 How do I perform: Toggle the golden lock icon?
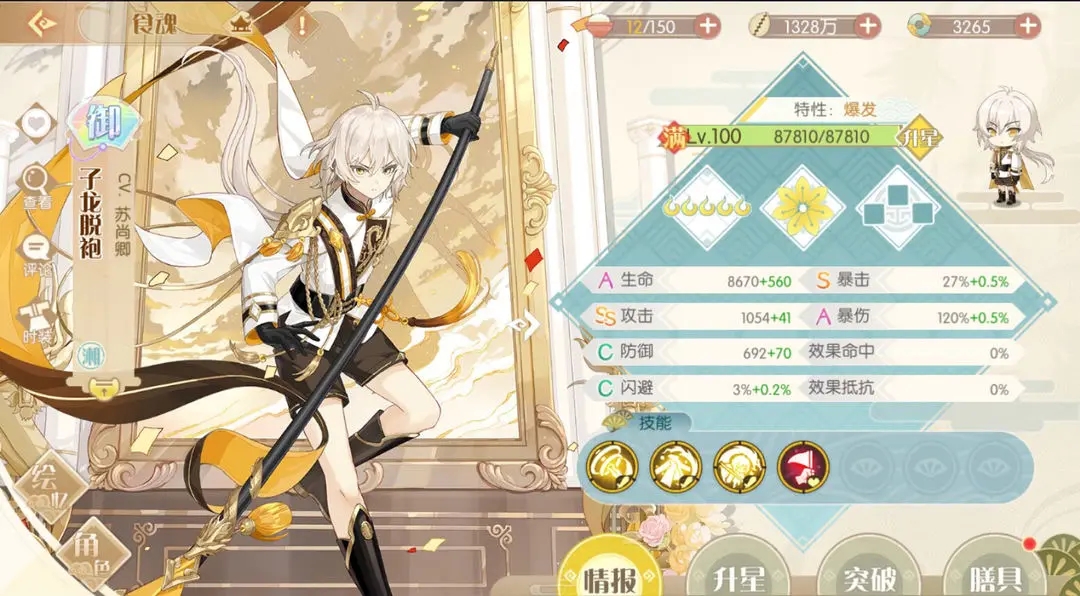[x=100, y=388]
